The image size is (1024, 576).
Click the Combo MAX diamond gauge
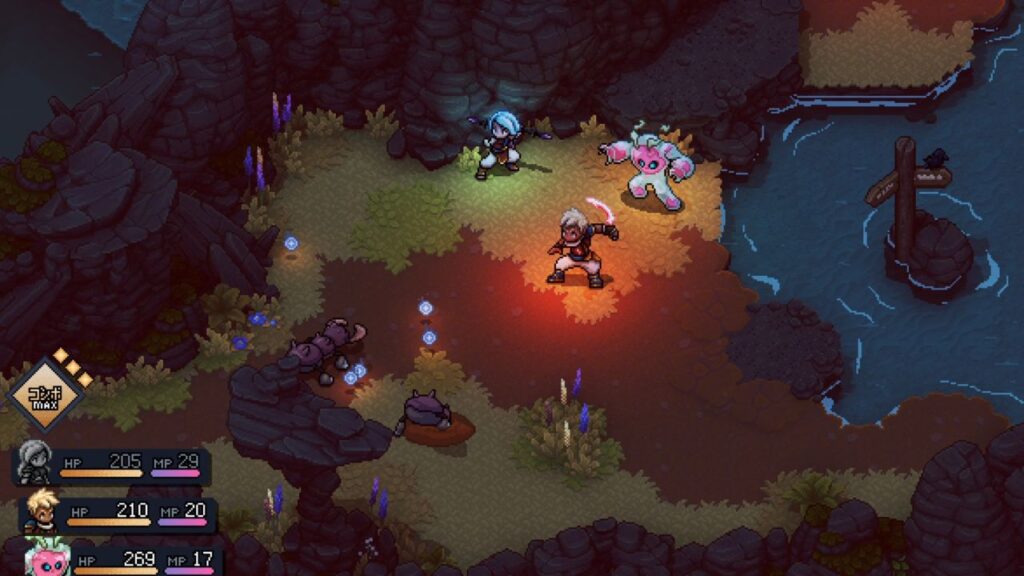[x=43, y=393]
